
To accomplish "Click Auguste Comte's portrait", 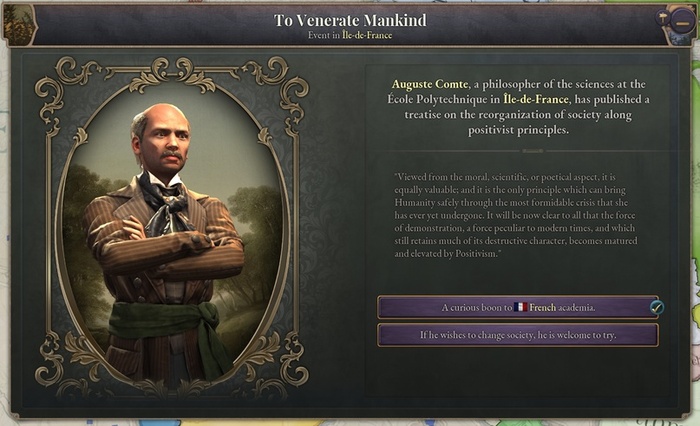I will 165,227.
